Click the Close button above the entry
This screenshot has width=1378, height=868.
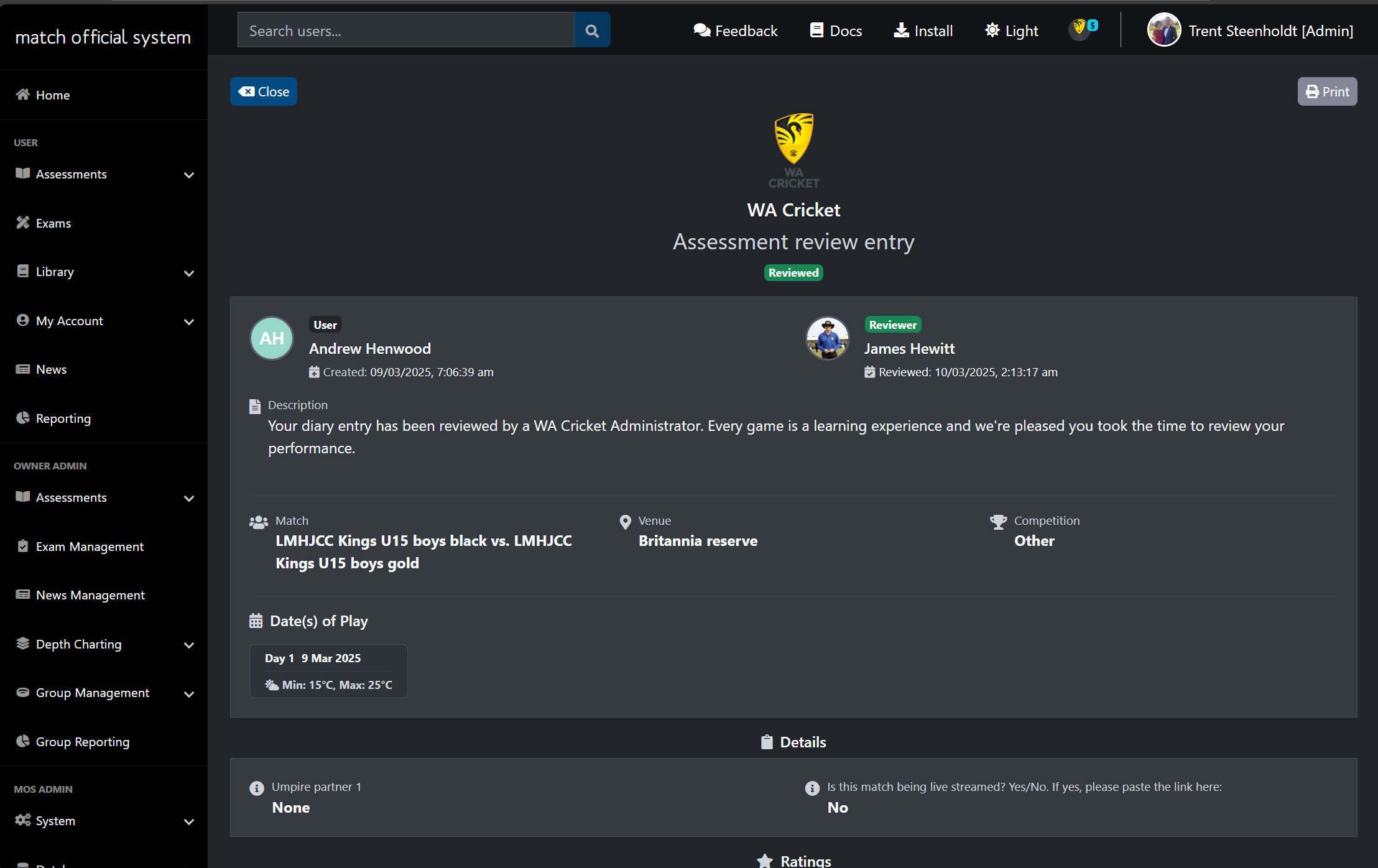click(263, 91)
